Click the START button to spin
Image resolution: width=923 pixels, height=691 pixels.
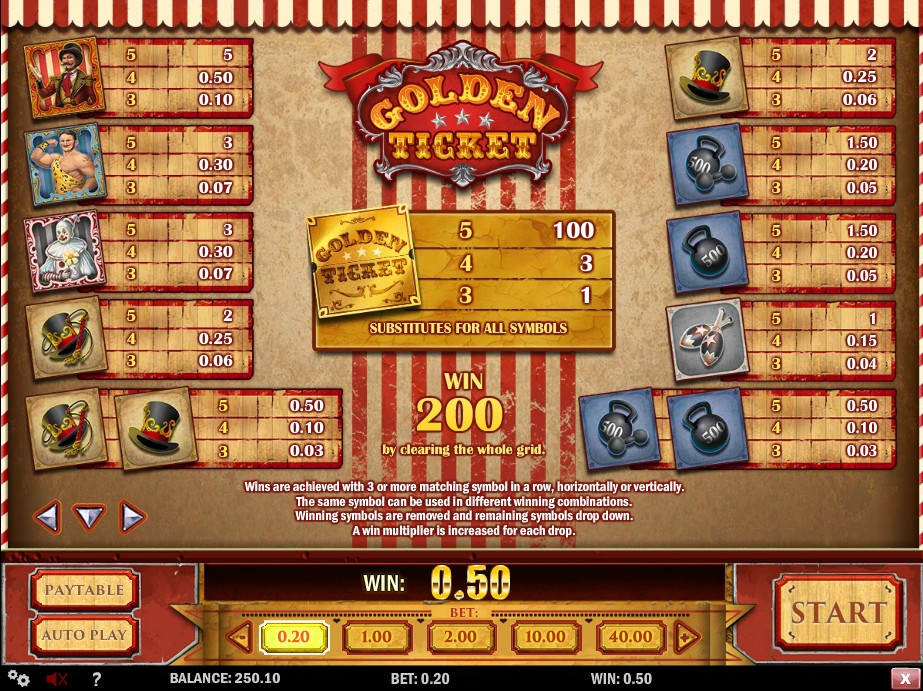pos(838,612)
